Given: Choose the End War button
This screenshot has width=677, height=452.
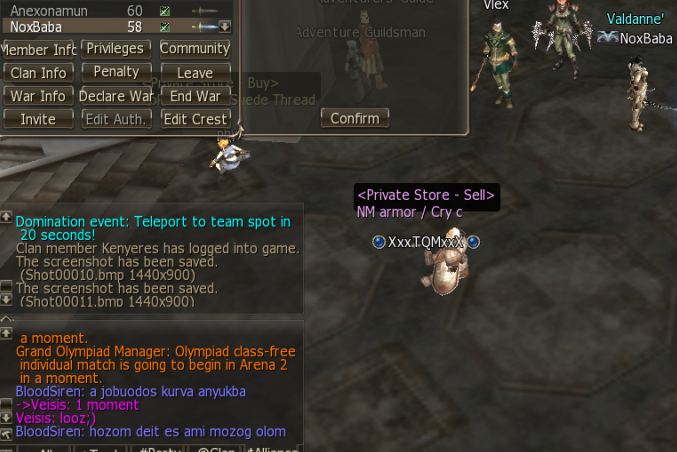Looking at the screenshot, I should click(x=195, y=96).
